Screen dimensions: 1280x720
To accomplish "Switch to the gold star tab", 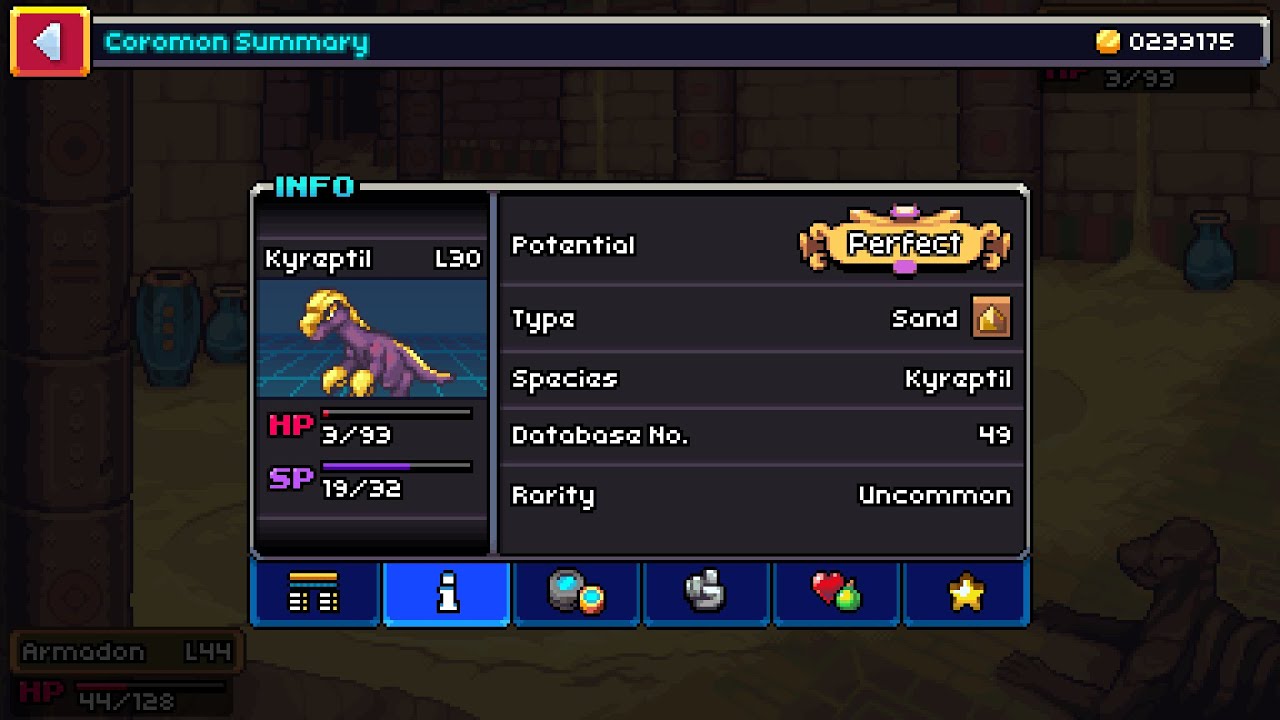I will [966, 592].
